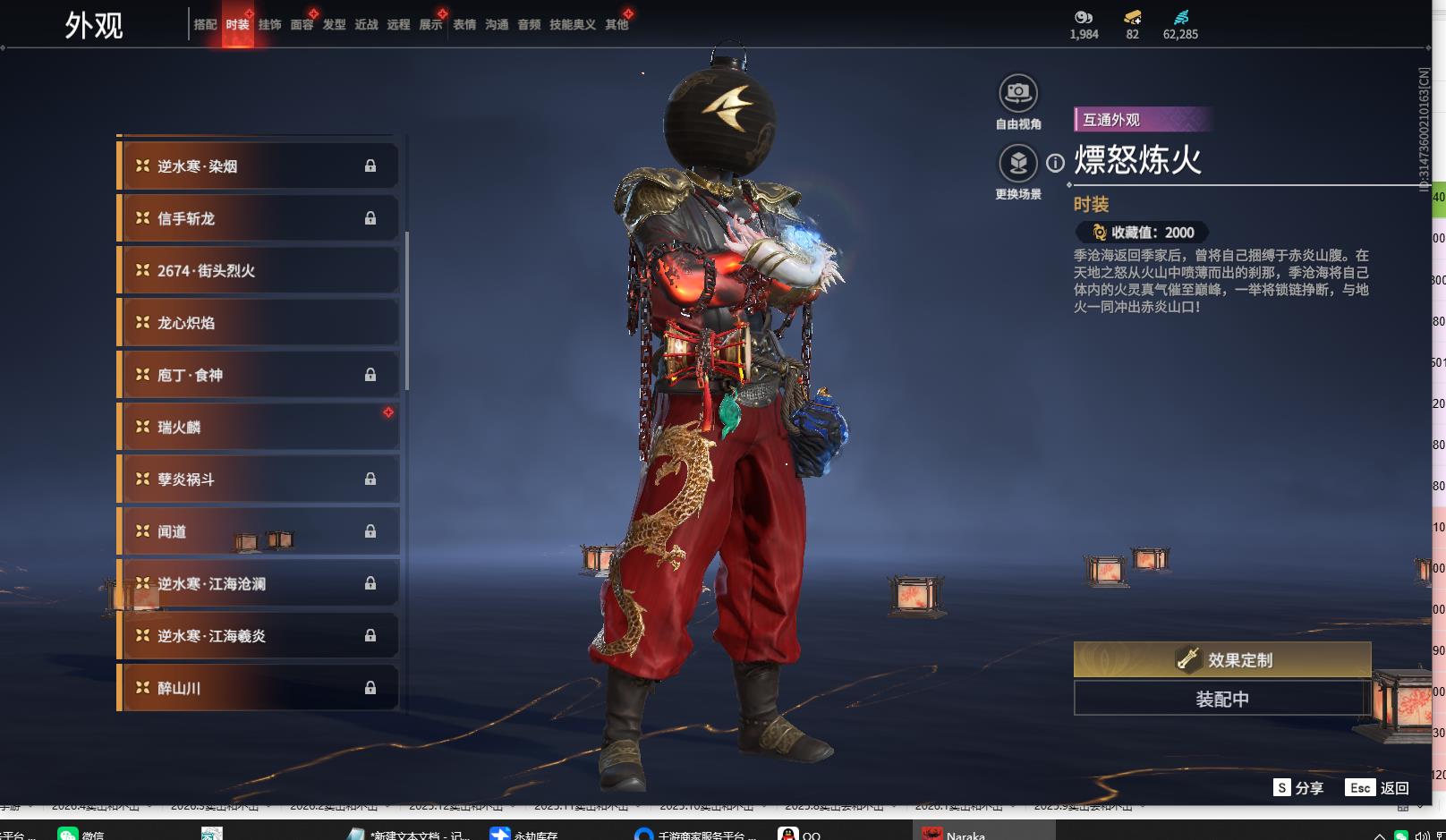Choose the 庖丁·食神 outfit row
The image size is (1446, 840).
coord(258,375)
